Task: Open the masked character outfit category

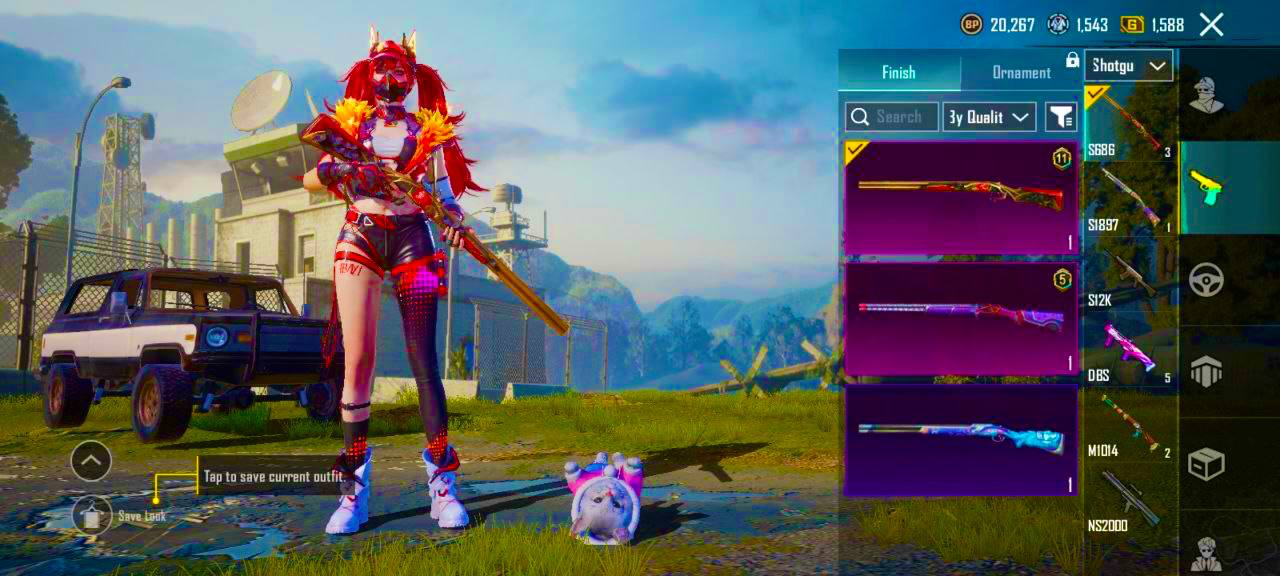Action: [1207, 95]
